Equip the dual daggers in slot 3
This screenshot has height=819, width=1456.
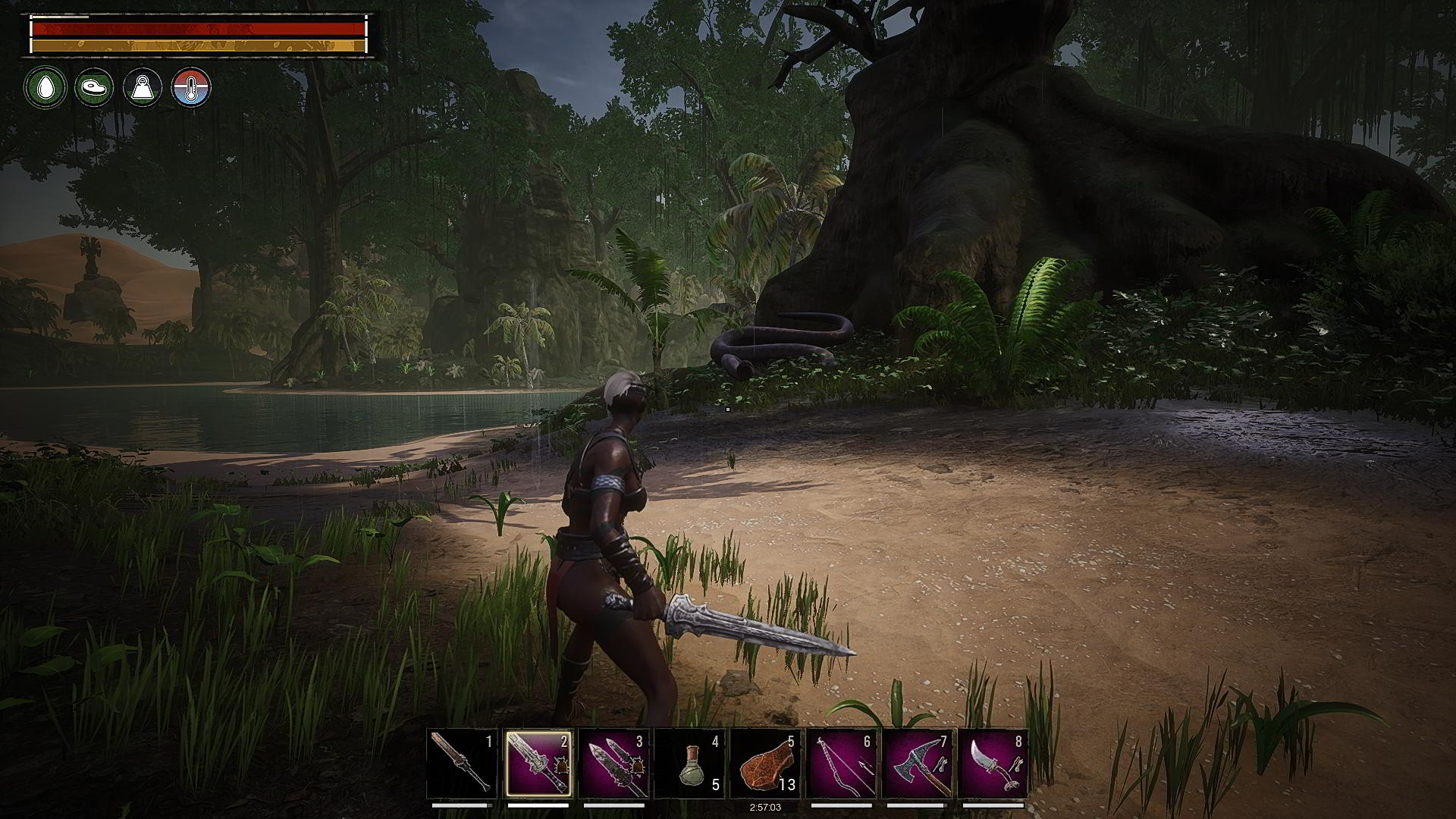pos(613,764)
